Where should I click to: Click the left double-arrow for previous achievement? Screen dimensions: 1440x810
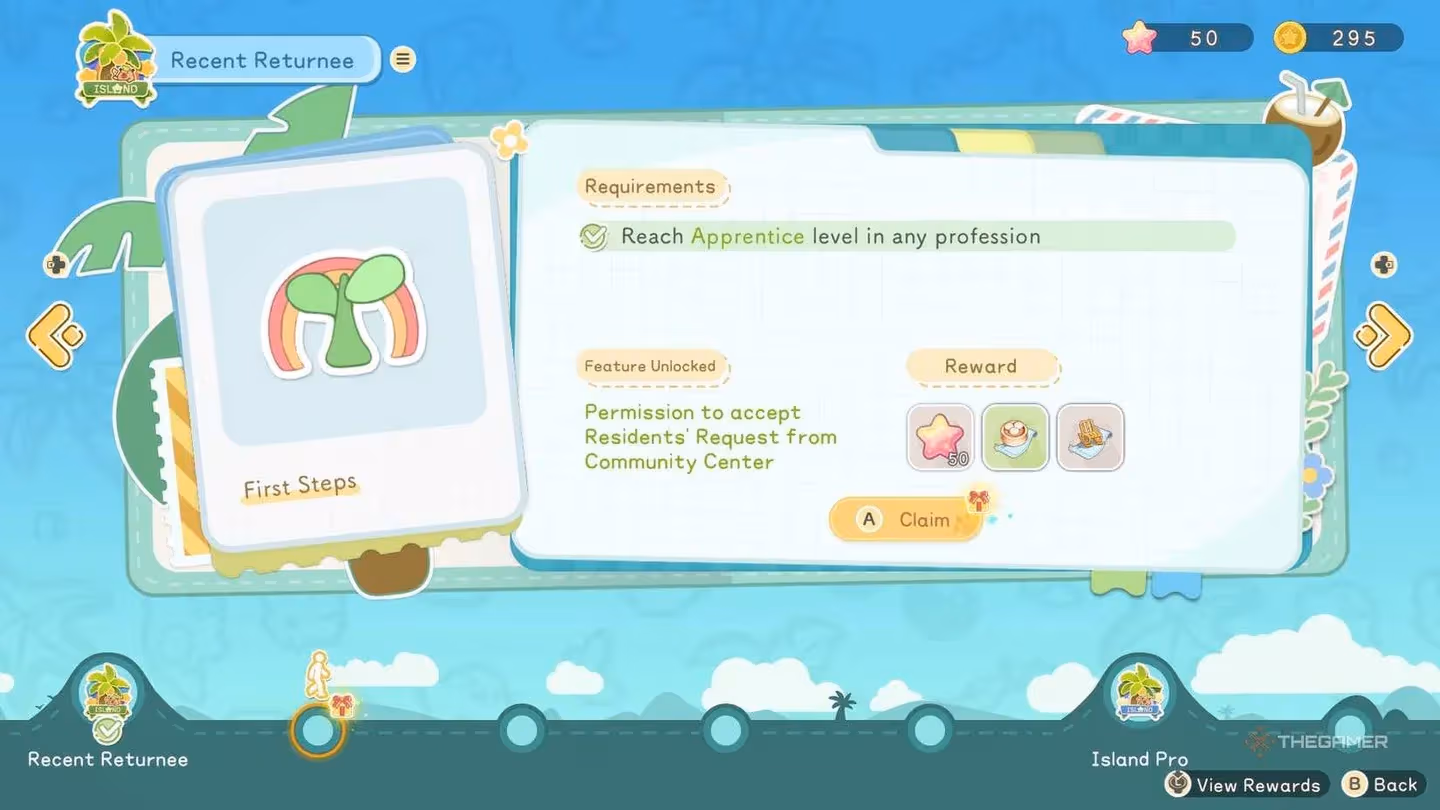coord(55,338)
